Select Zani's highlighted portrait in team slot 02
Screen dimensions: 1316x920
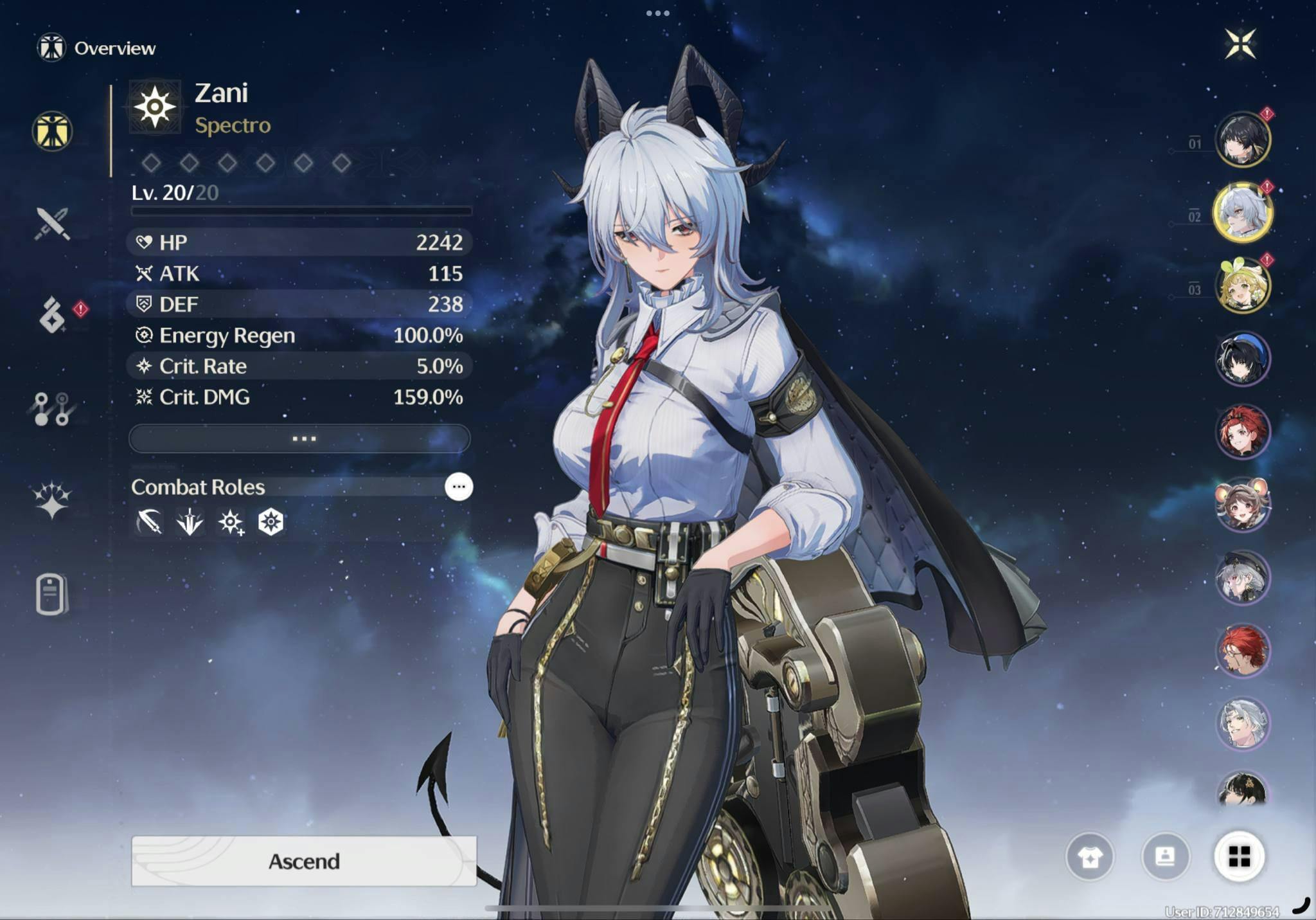coord(1242,212)
